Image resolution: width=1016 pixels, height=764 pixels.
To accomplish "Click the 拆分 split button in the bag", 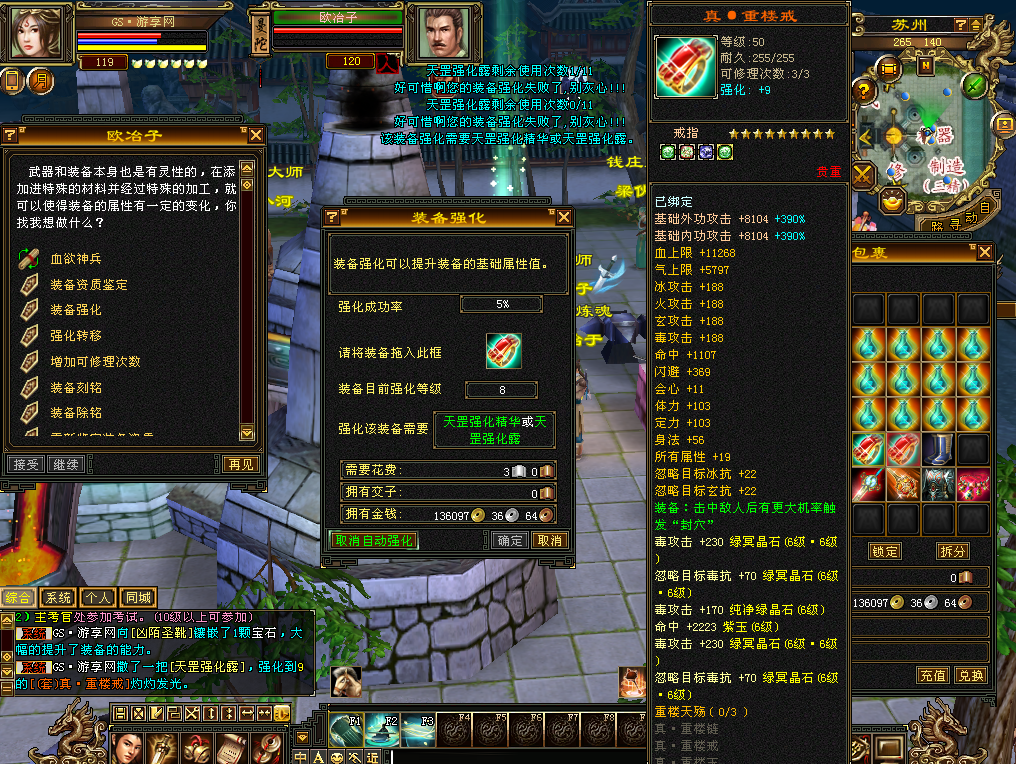I will point(952,551).
